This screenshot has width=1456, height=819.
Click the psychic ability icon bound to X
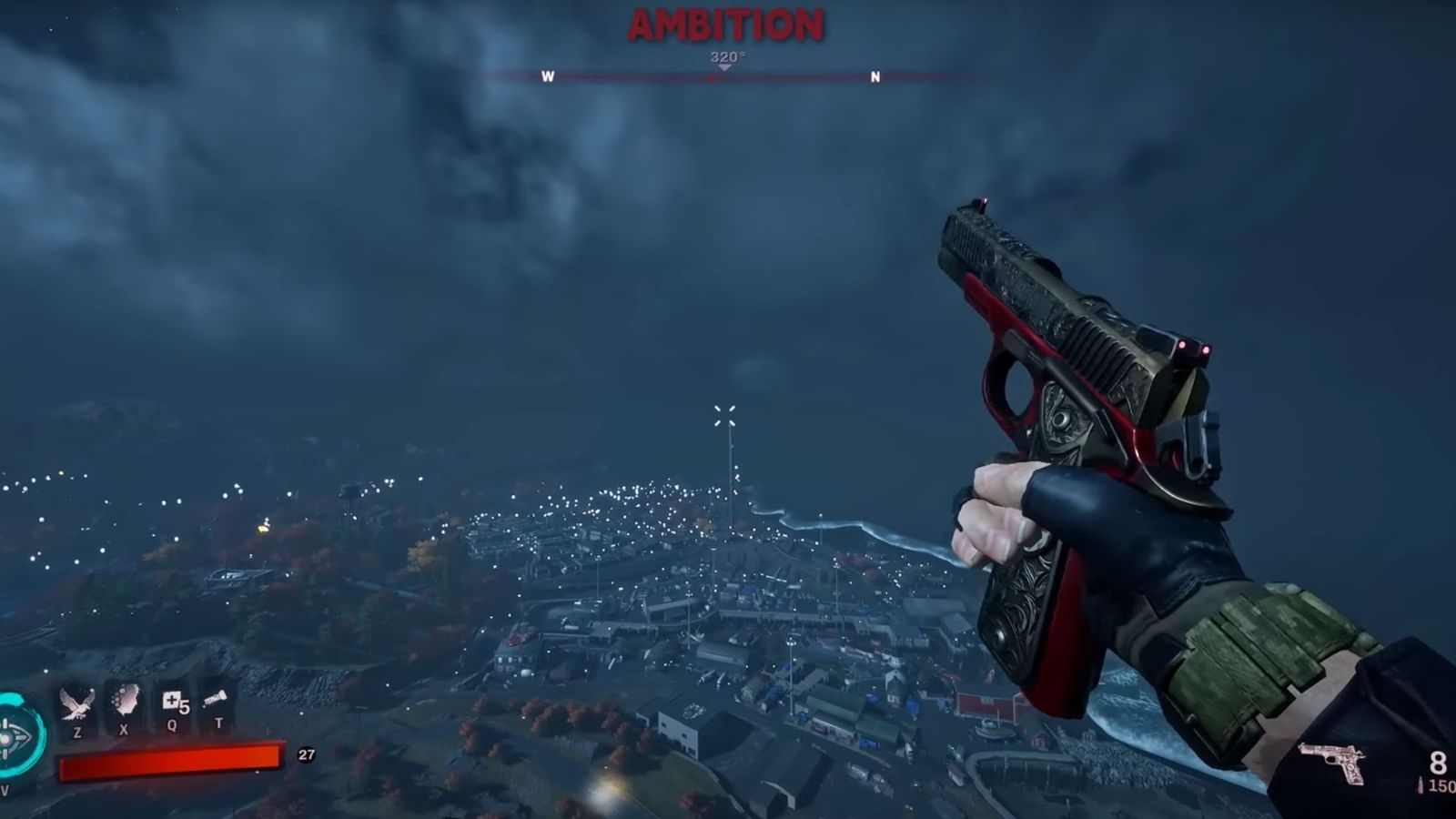[125, 703]
